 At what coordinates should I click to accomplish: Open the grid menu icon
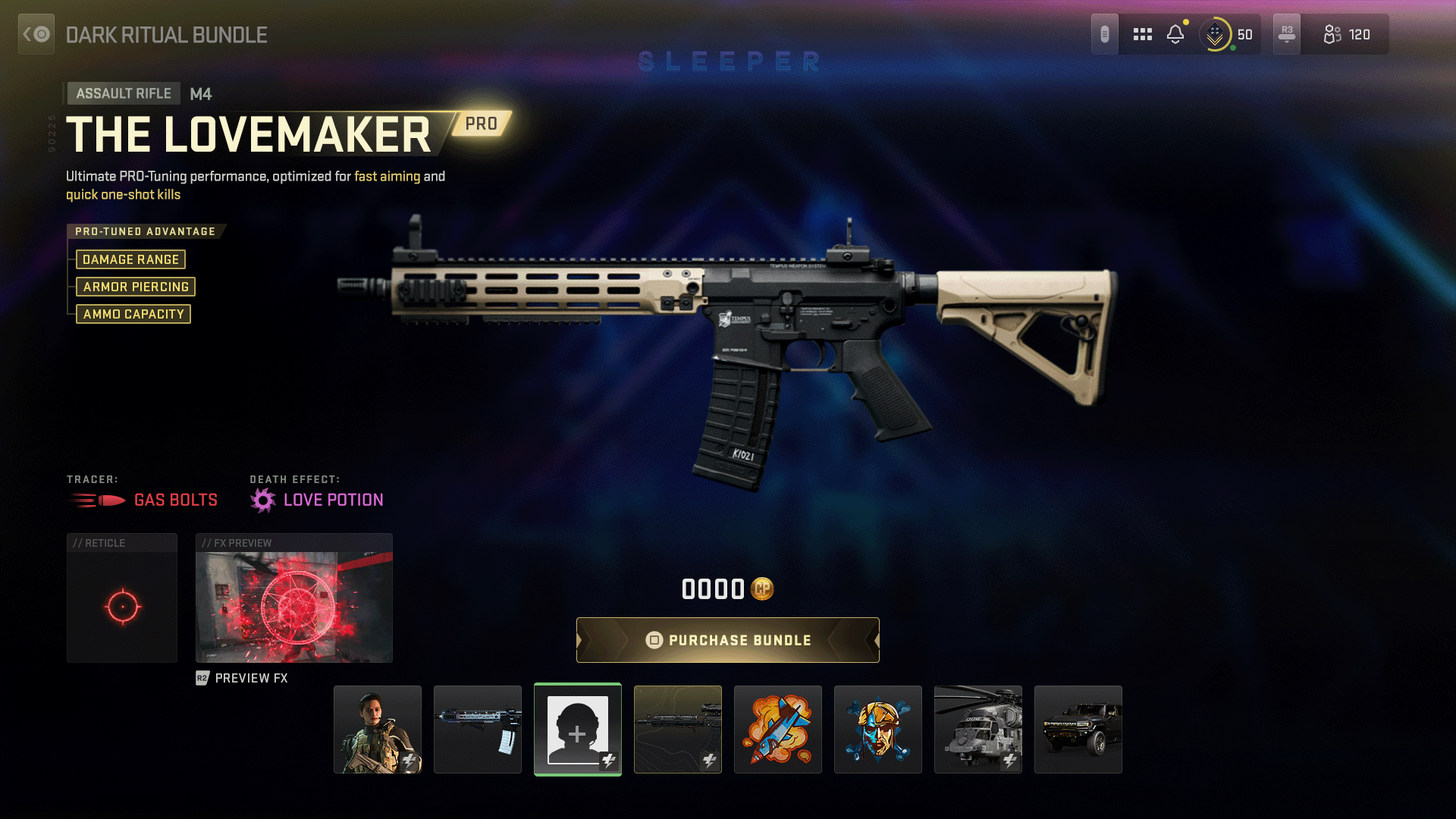[1142, 34]
